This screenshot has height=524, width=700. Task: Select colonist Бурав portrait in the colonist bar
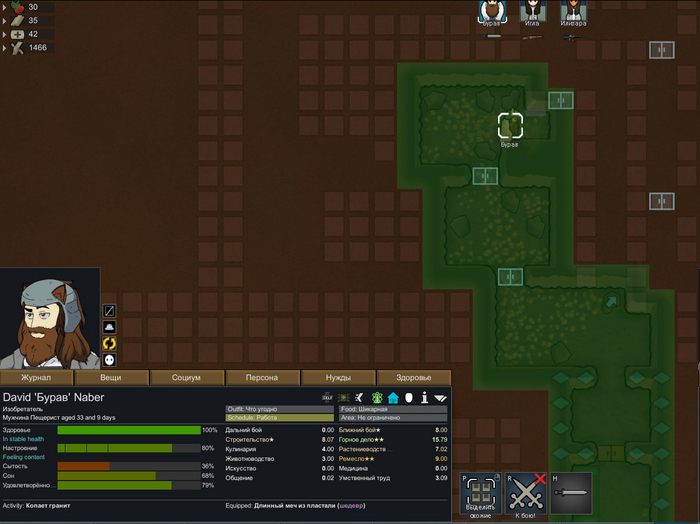click(x=491, y=12)
